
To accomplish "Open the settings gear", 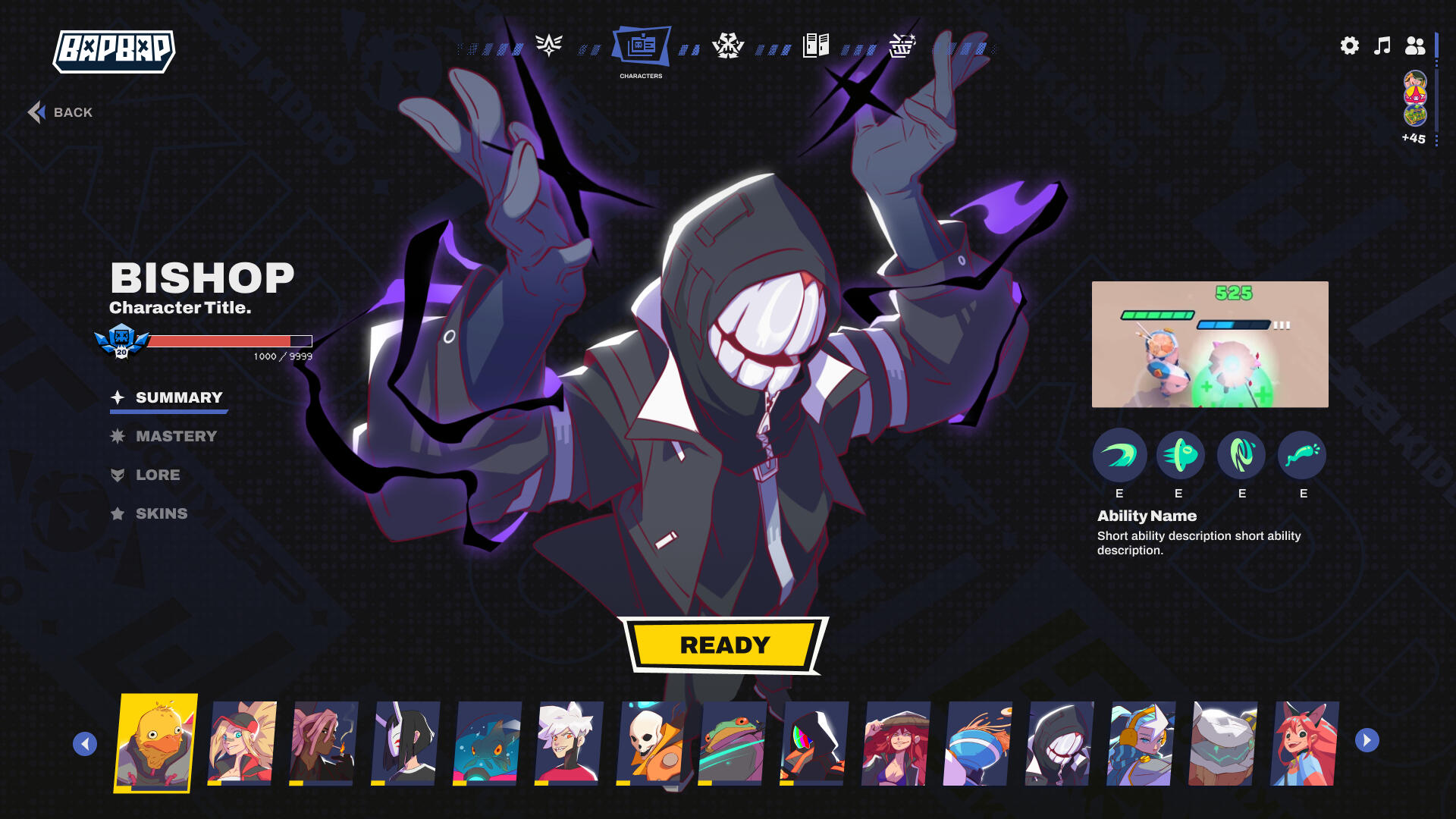I will 1349,45.
